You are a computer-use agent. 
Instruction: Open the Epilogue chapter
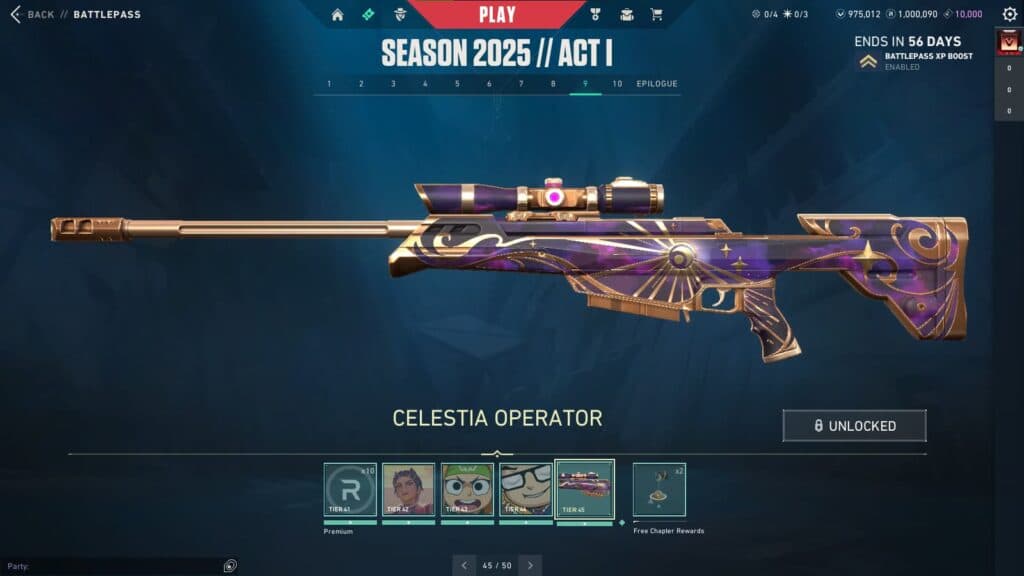point(657,84)
